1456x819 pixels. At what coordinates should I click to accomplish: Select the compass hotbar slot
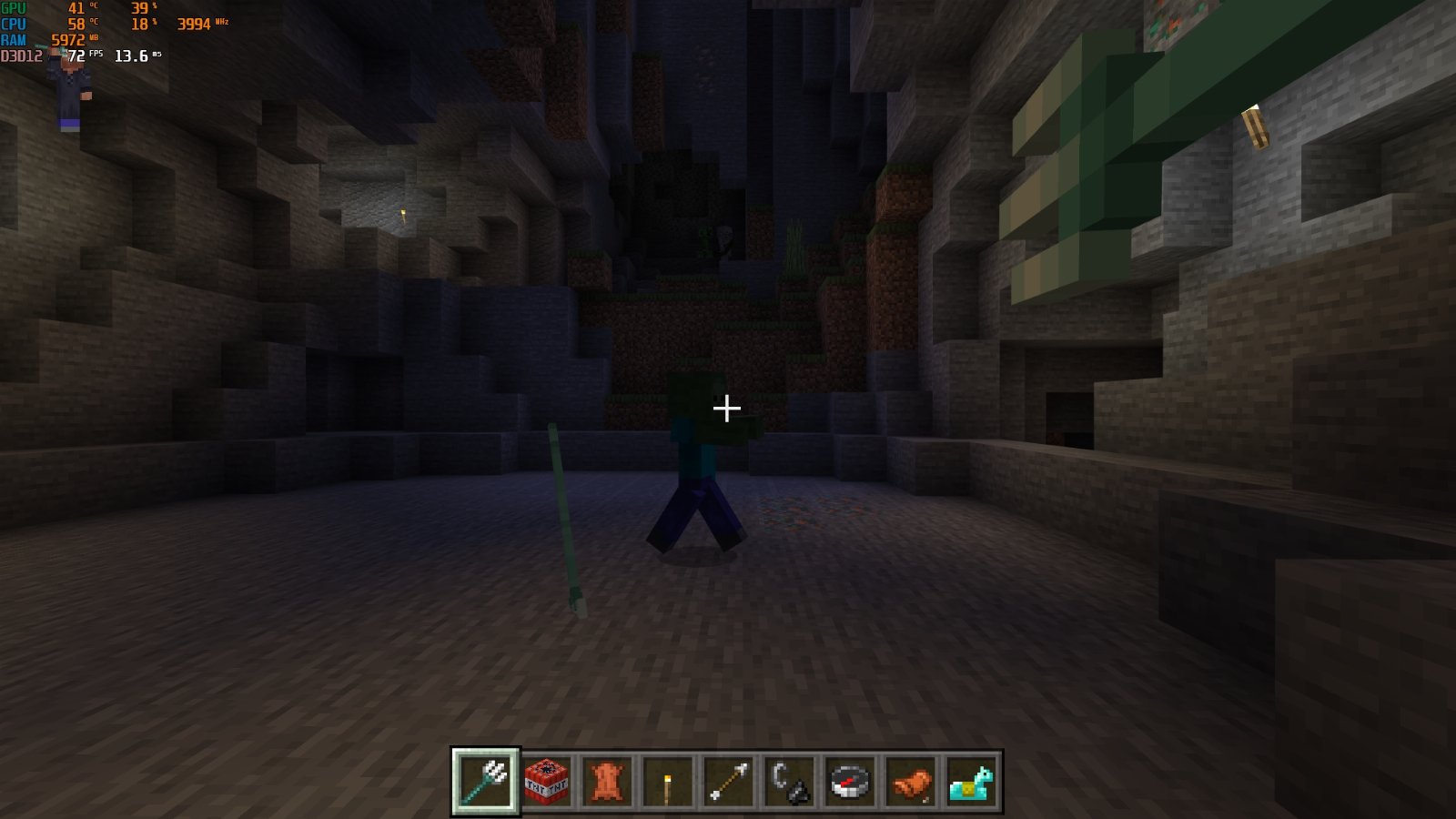click(850, 781)
